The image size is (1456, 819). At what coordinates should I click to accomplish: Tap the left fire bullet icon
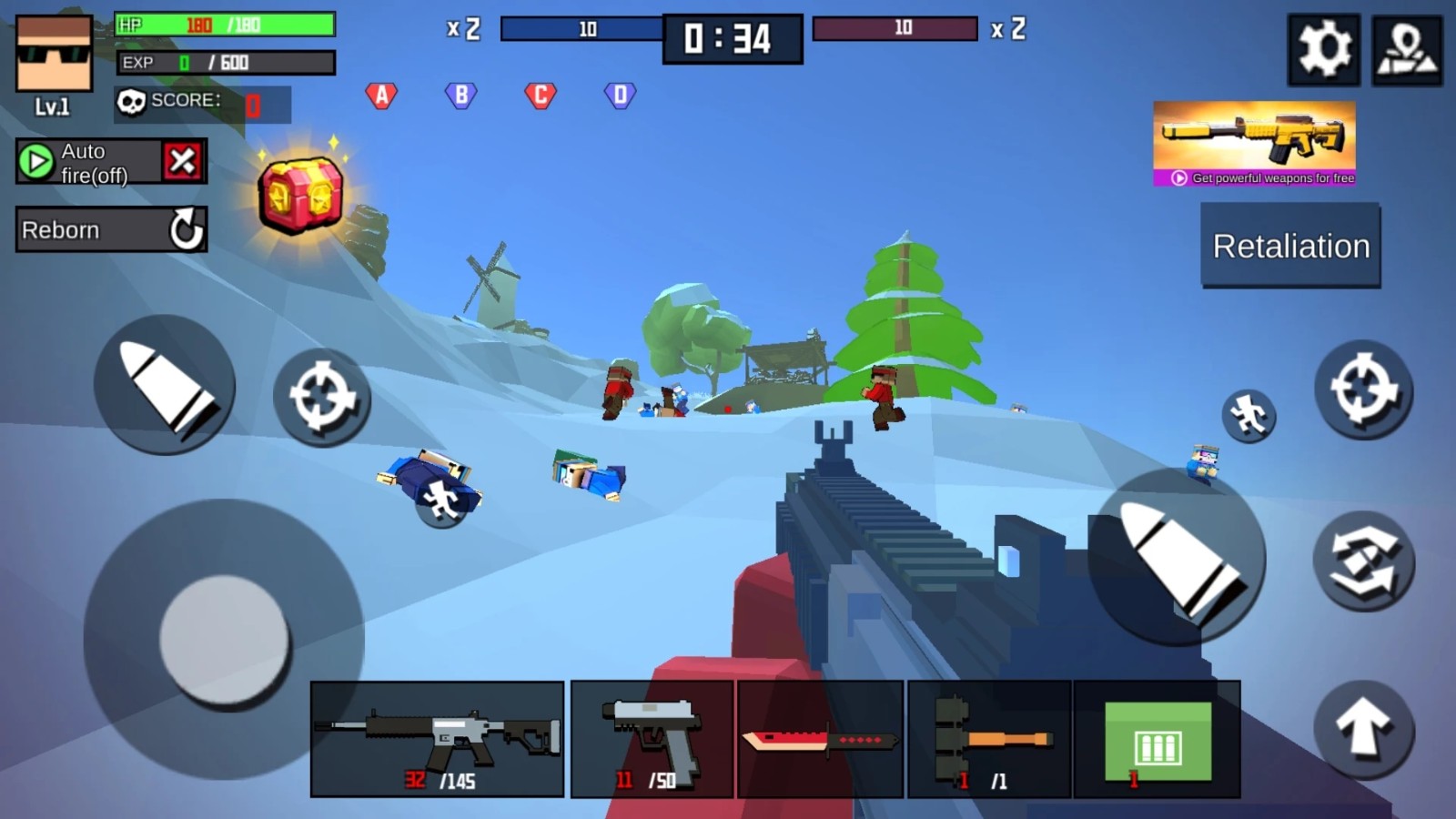[166, 386]
